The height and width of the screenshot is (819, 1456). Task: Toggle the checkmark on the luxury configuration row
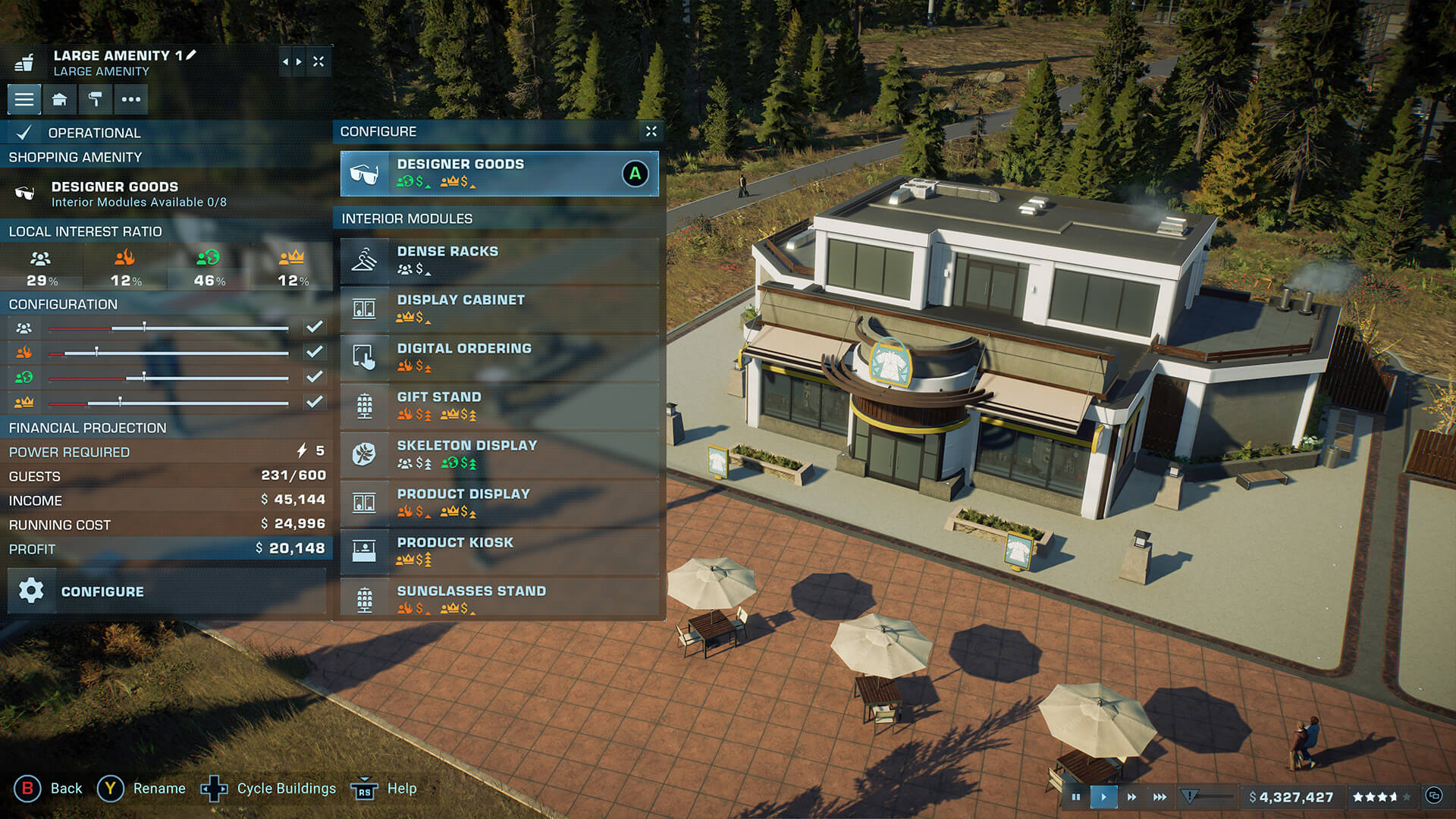click(314, 402)
